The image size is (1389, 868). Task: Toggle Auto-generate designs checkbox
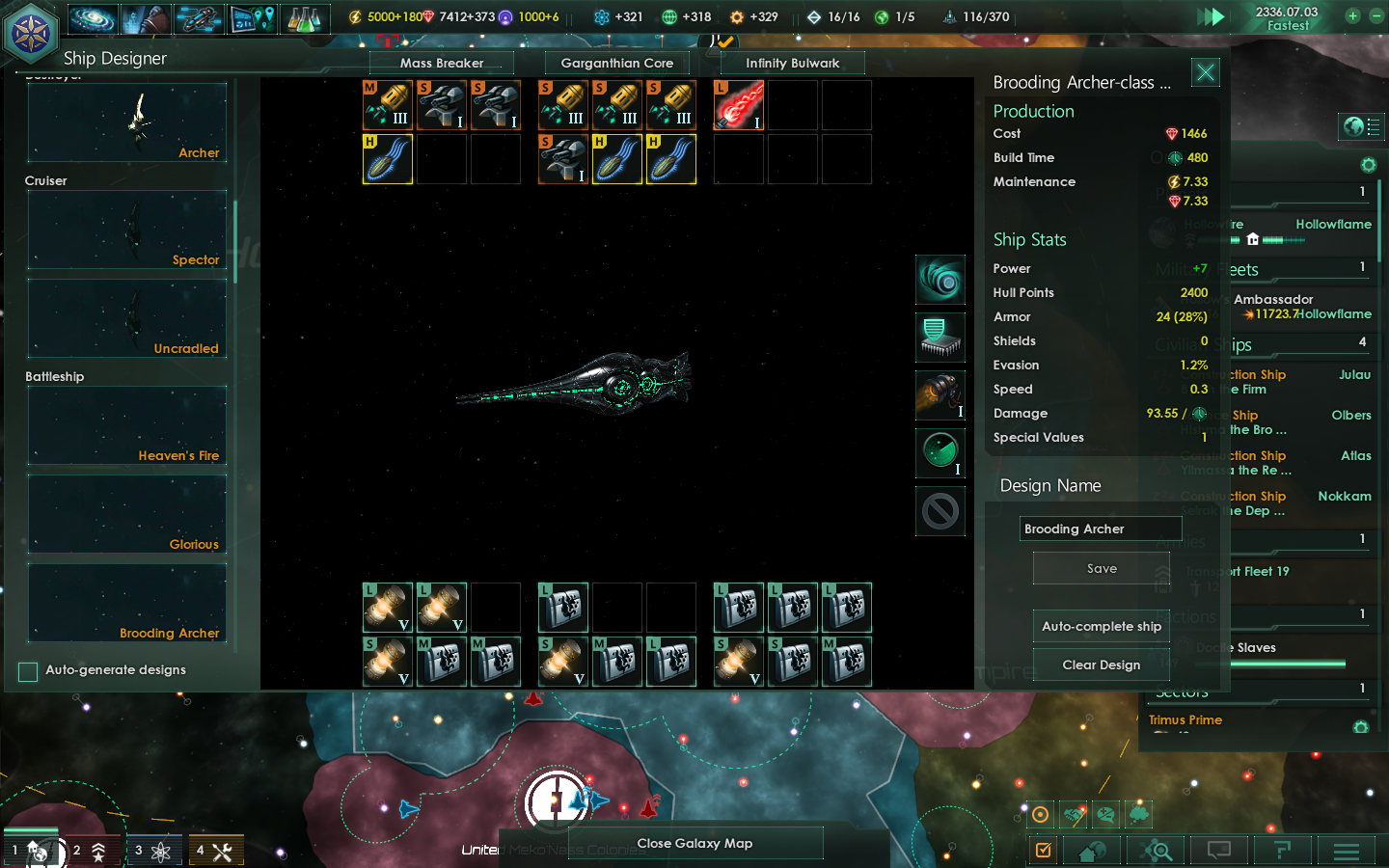28,671
